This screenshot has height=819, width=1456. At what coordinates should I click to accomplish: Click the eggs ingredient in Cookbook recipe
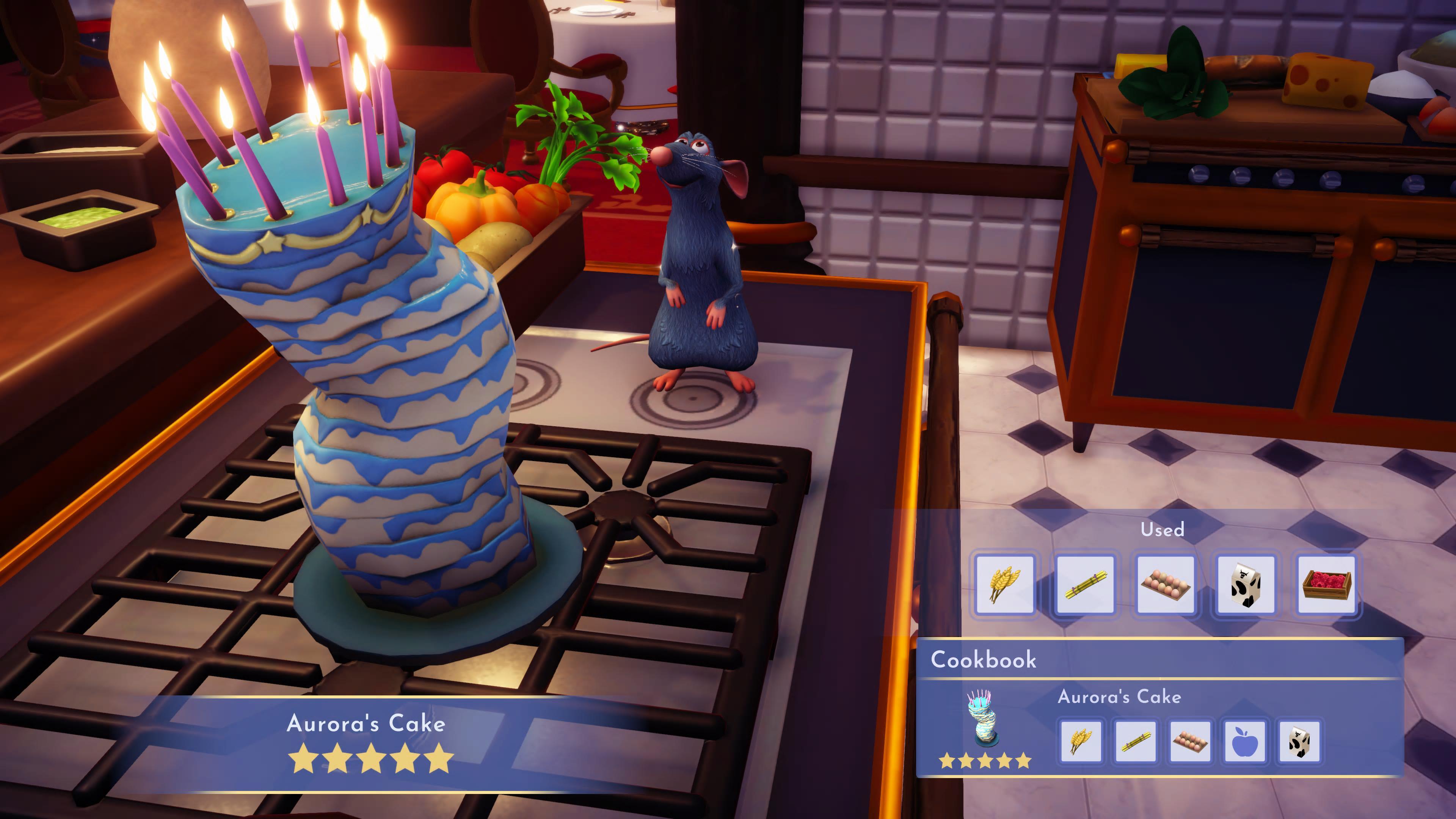pyautogui.click(x=1190, y=741)
